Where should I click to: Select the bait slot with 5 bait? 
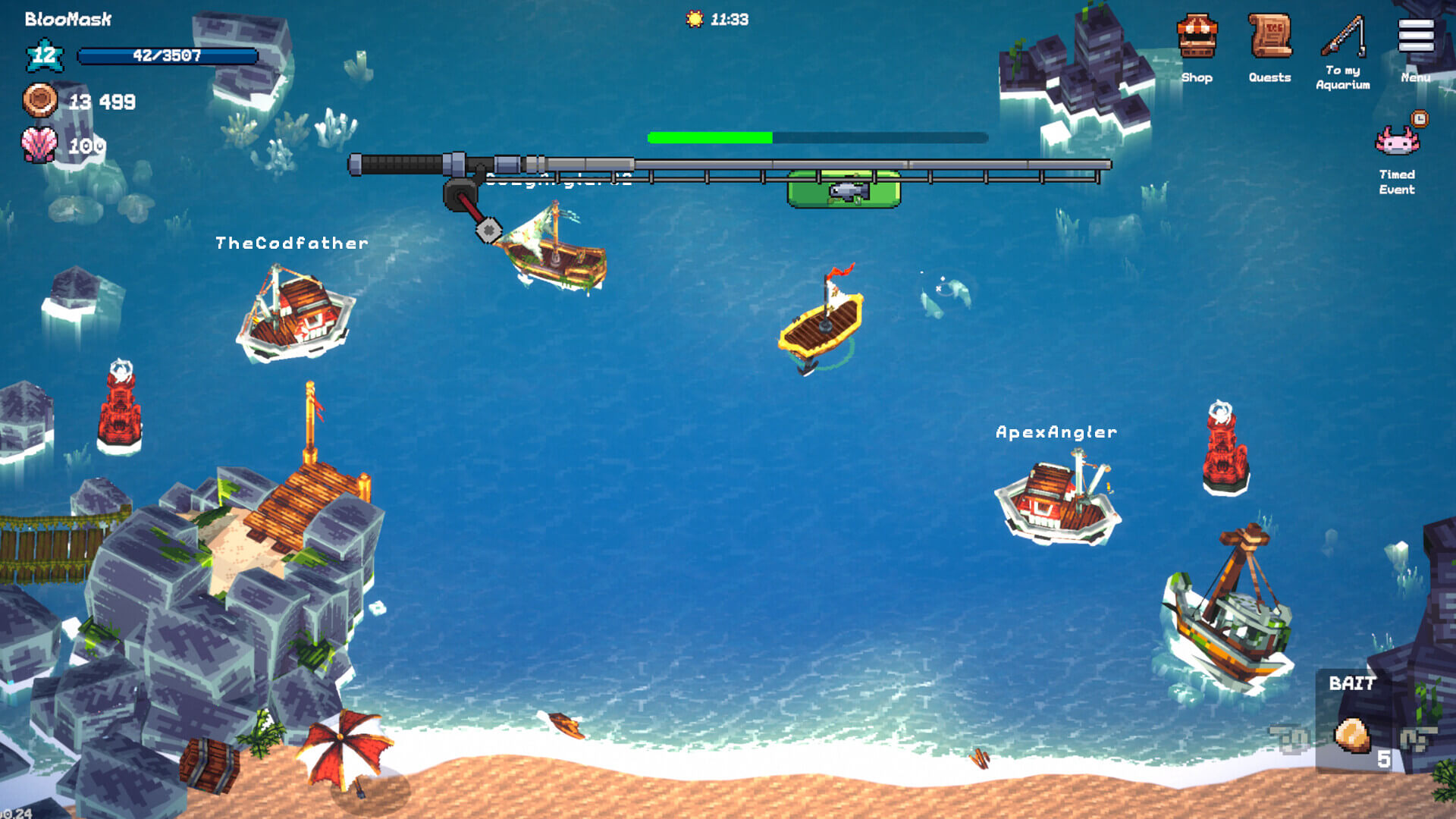click(x=1354, y=736)
